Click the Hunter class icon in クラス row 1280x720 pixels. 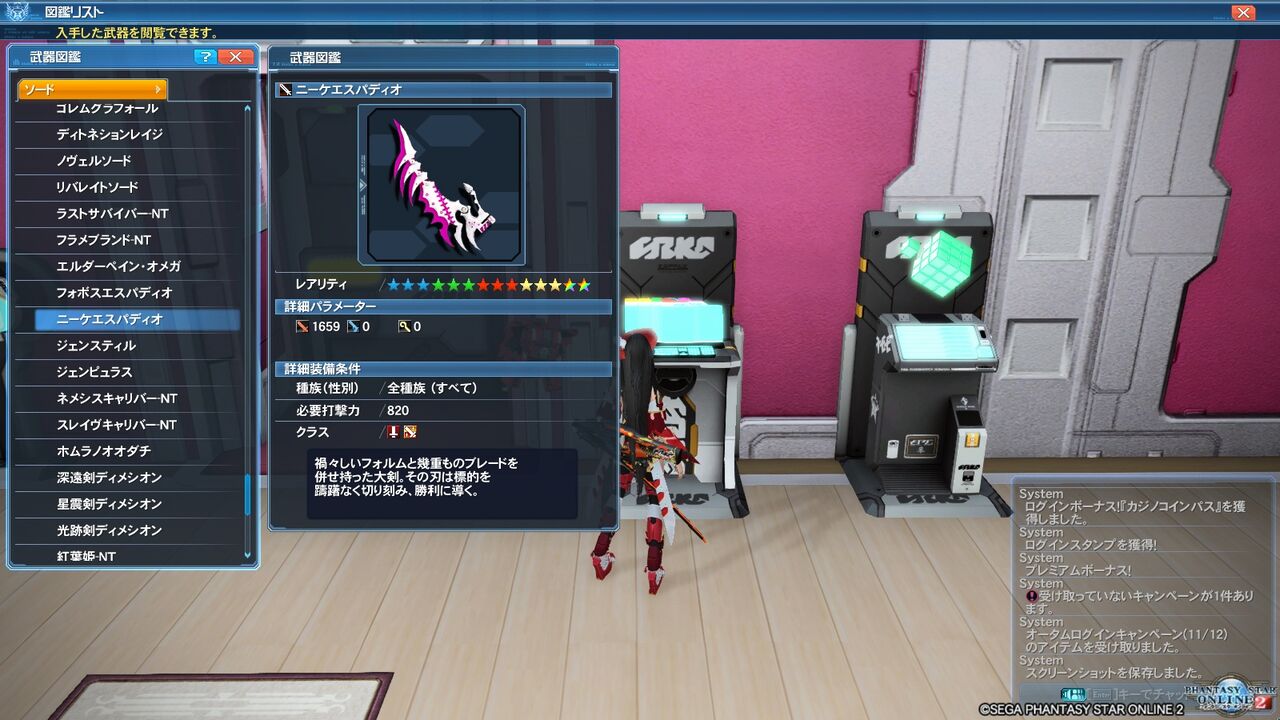(x=393, y=433)
